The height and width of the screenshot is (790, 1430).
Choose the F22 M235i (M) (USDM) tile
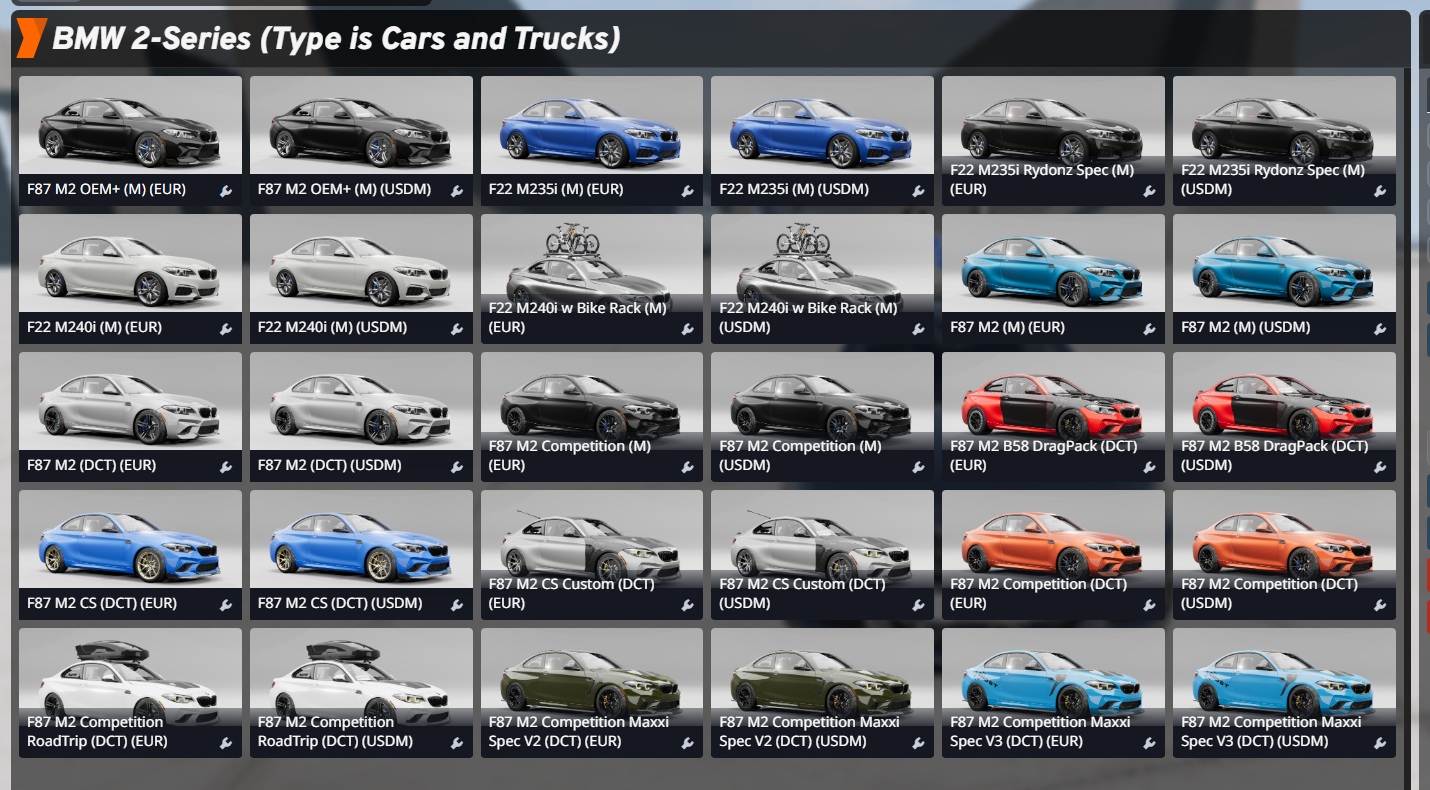click(822, 130)
